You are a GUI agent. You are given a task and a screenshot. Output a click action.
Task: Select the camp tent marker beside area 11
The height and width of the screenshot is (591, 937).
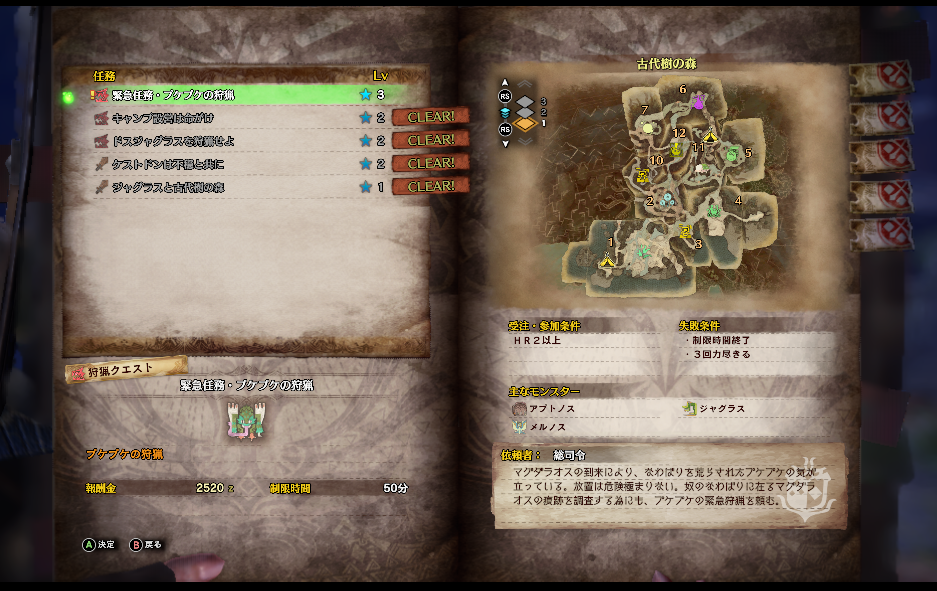click(x=711, y=136)
